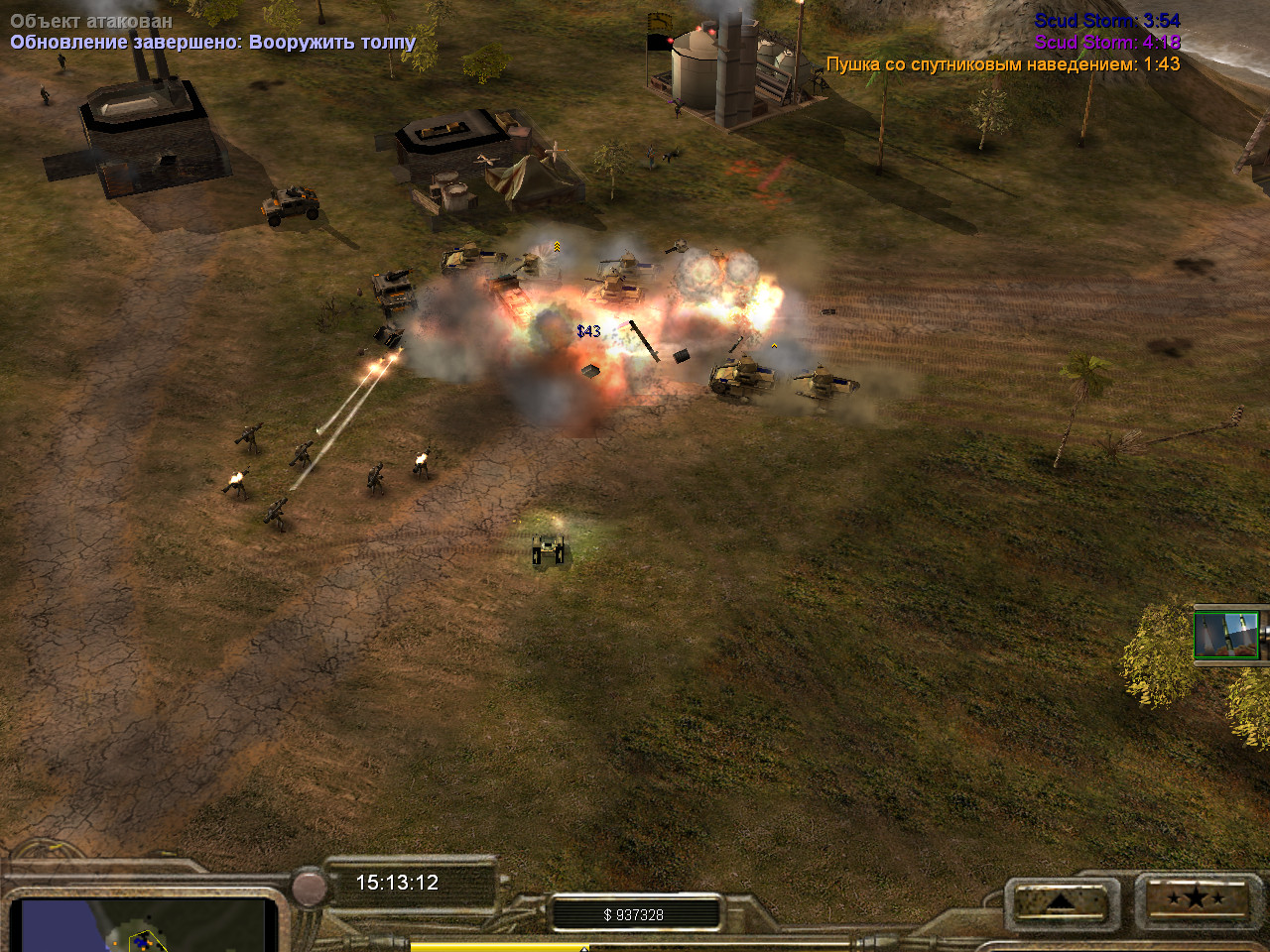Click the round button beside the game timer
The width and height of the screenshot is (1270, 952).
pyautogui.click(x=310, y=888)
